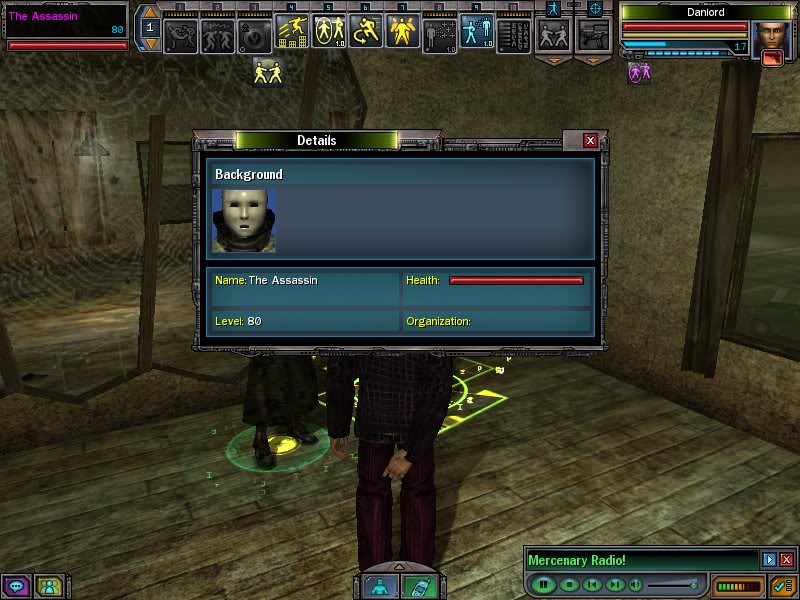Mute the radio with the speaker button
The image size is (800, 600).
pyautogui.click(x=636, y=584)
